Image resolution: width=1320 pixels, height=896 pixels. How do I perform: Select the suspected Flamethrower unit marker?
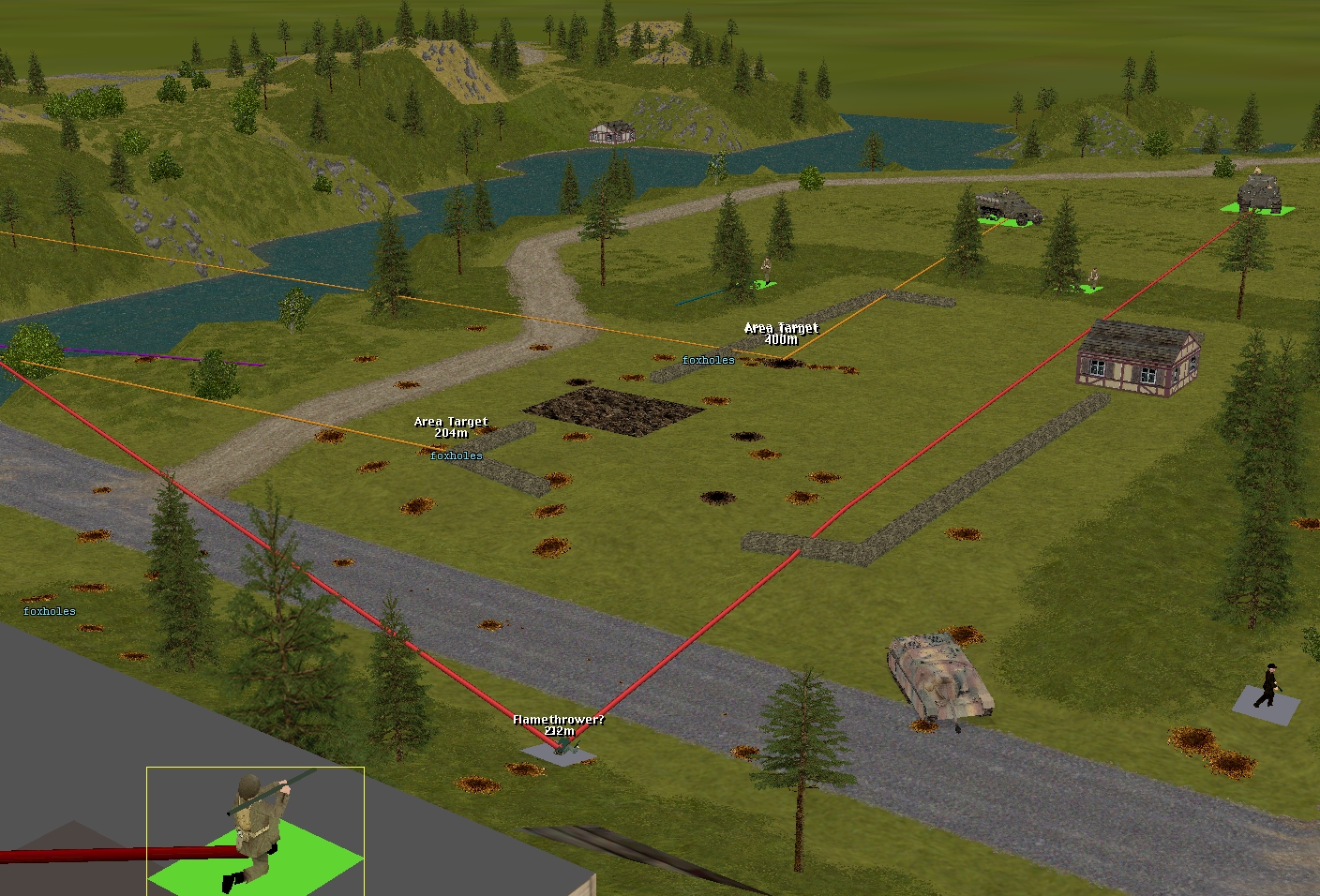coord(560,747)
